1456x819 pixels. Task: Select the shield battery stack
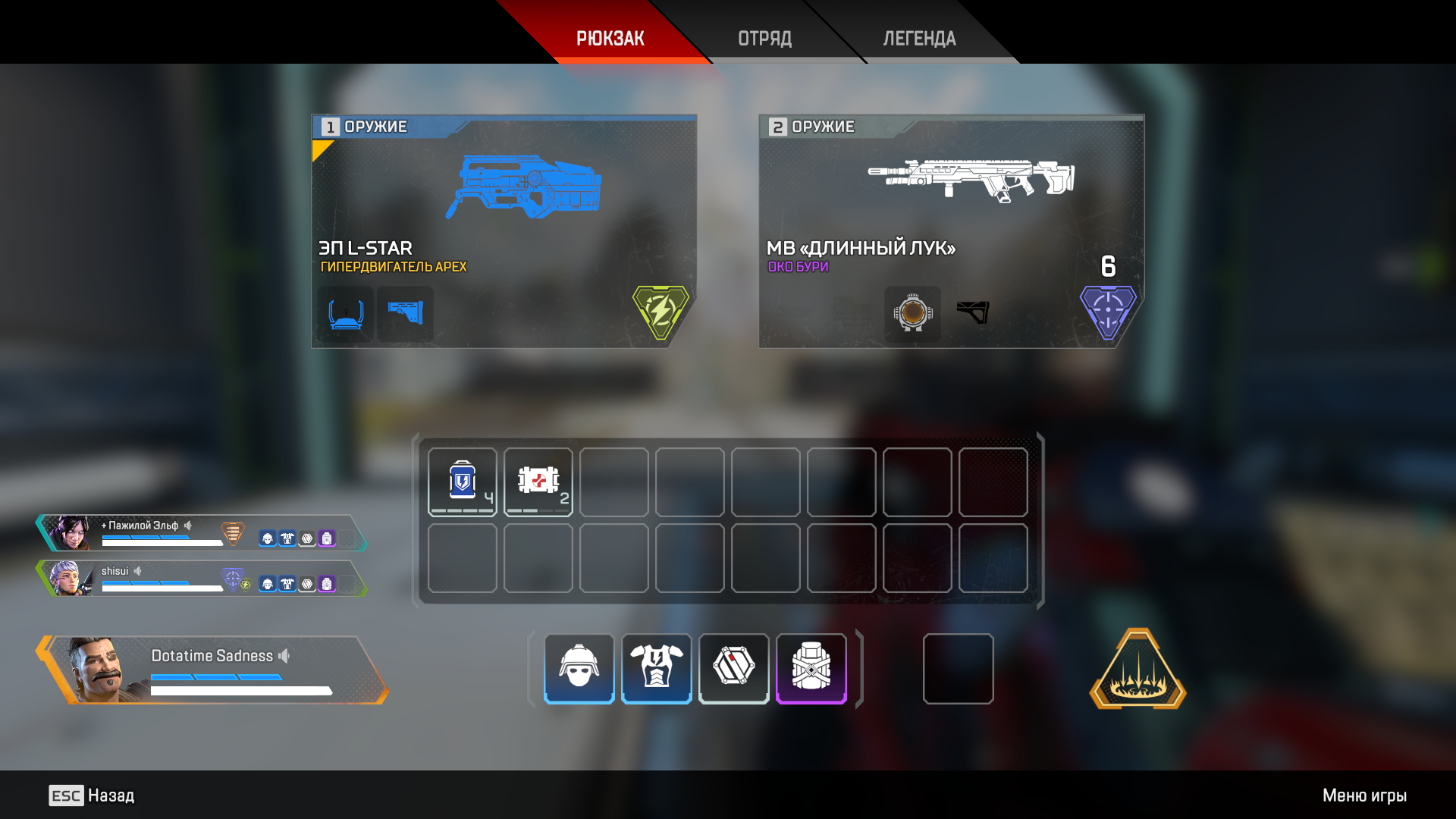(x=463, y=482)
